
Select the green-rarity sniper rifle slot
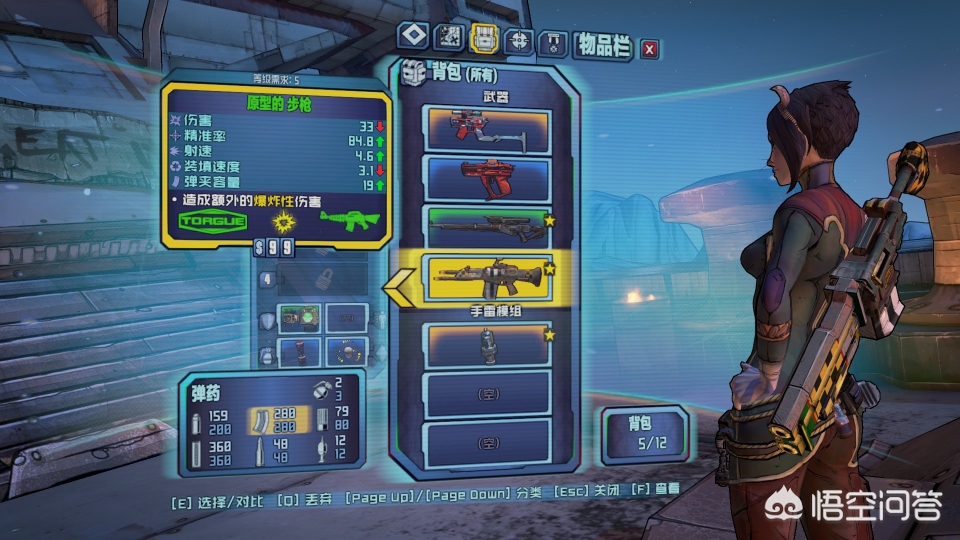pos(487,226)
